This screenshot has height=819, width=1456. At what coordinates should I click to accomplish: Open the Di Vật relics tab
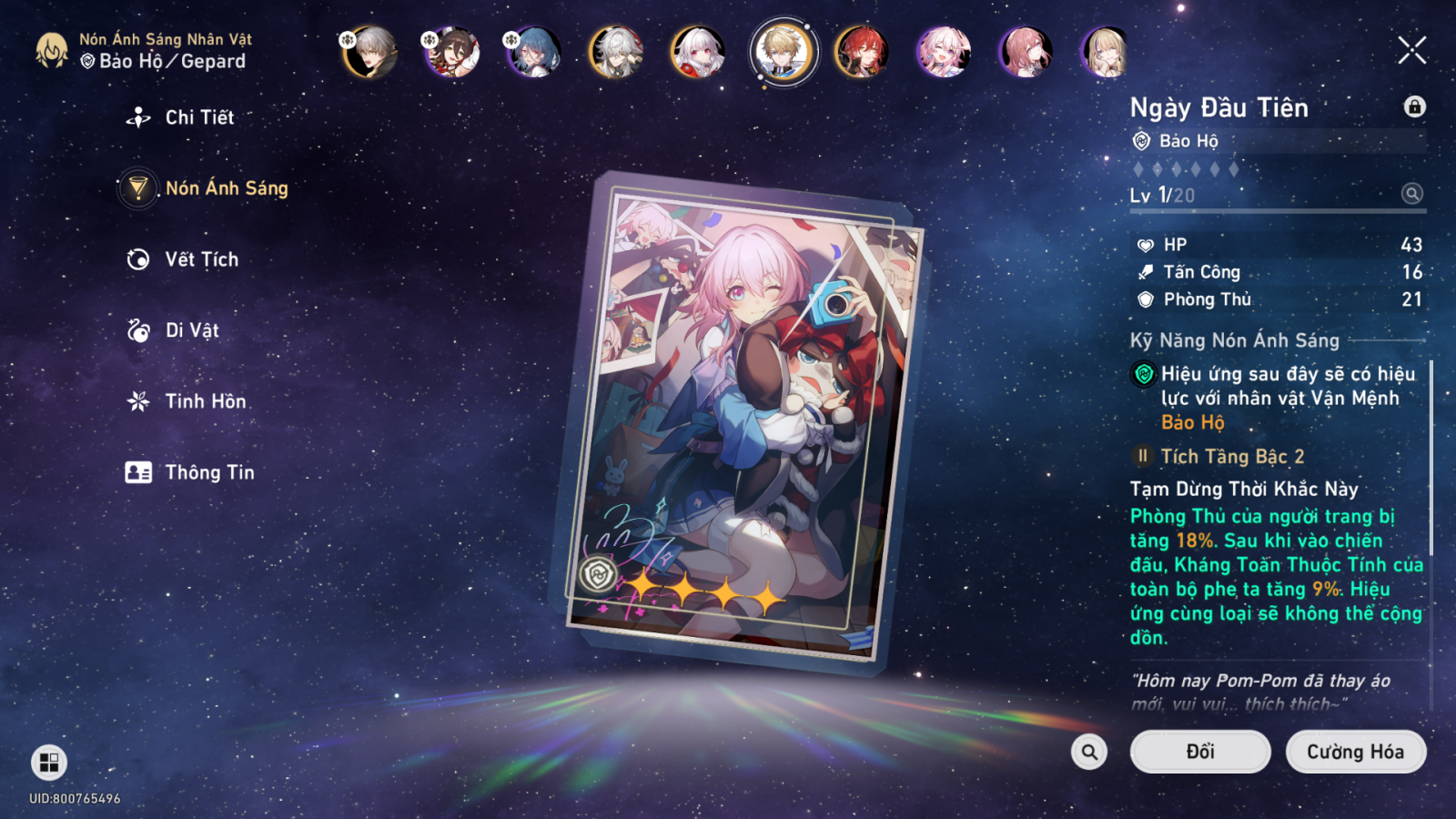tap(191, 330)
